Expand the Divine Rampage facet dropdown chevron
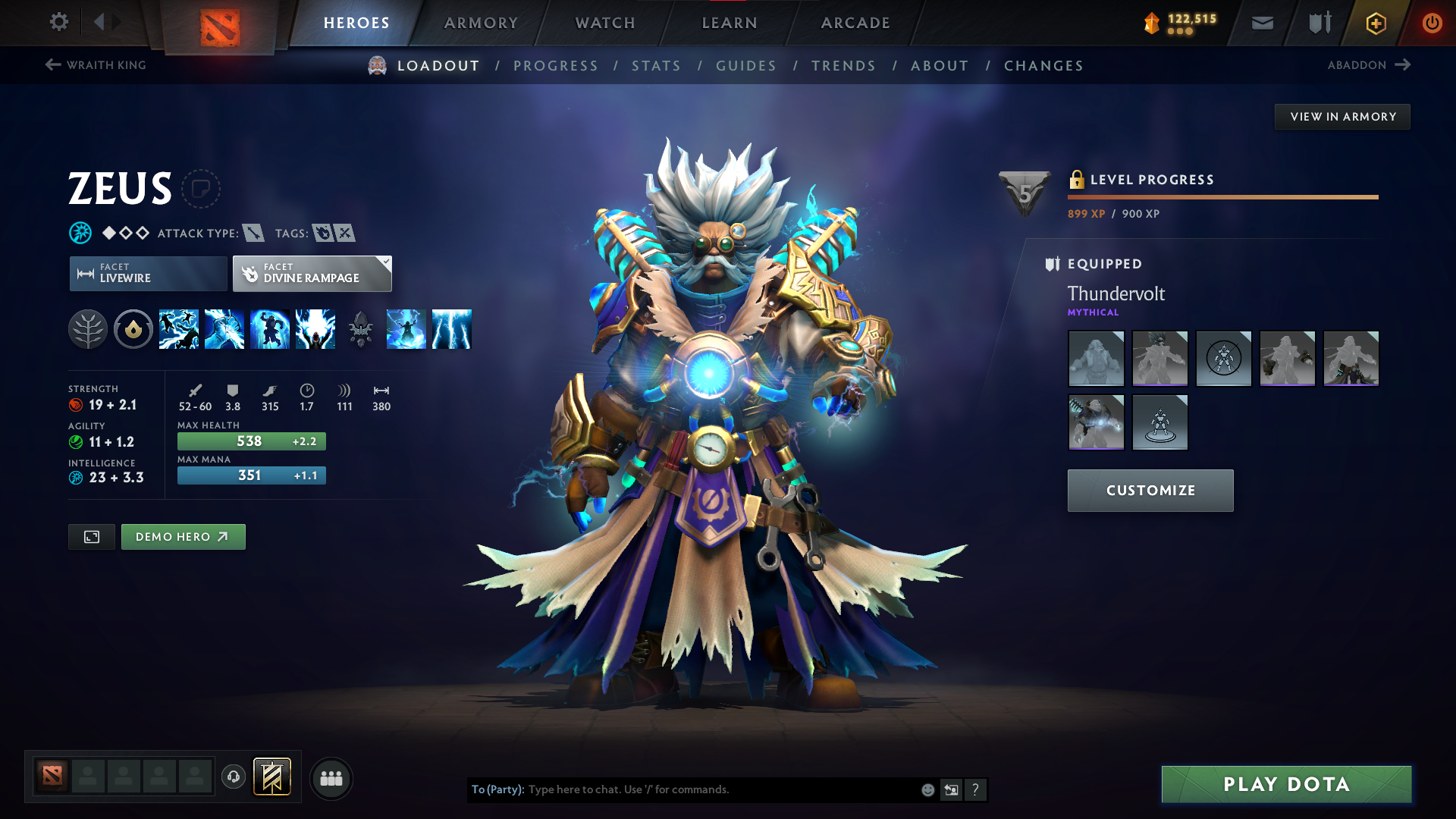The height and width of the screenshot is (819, 1456). [385, 262]
